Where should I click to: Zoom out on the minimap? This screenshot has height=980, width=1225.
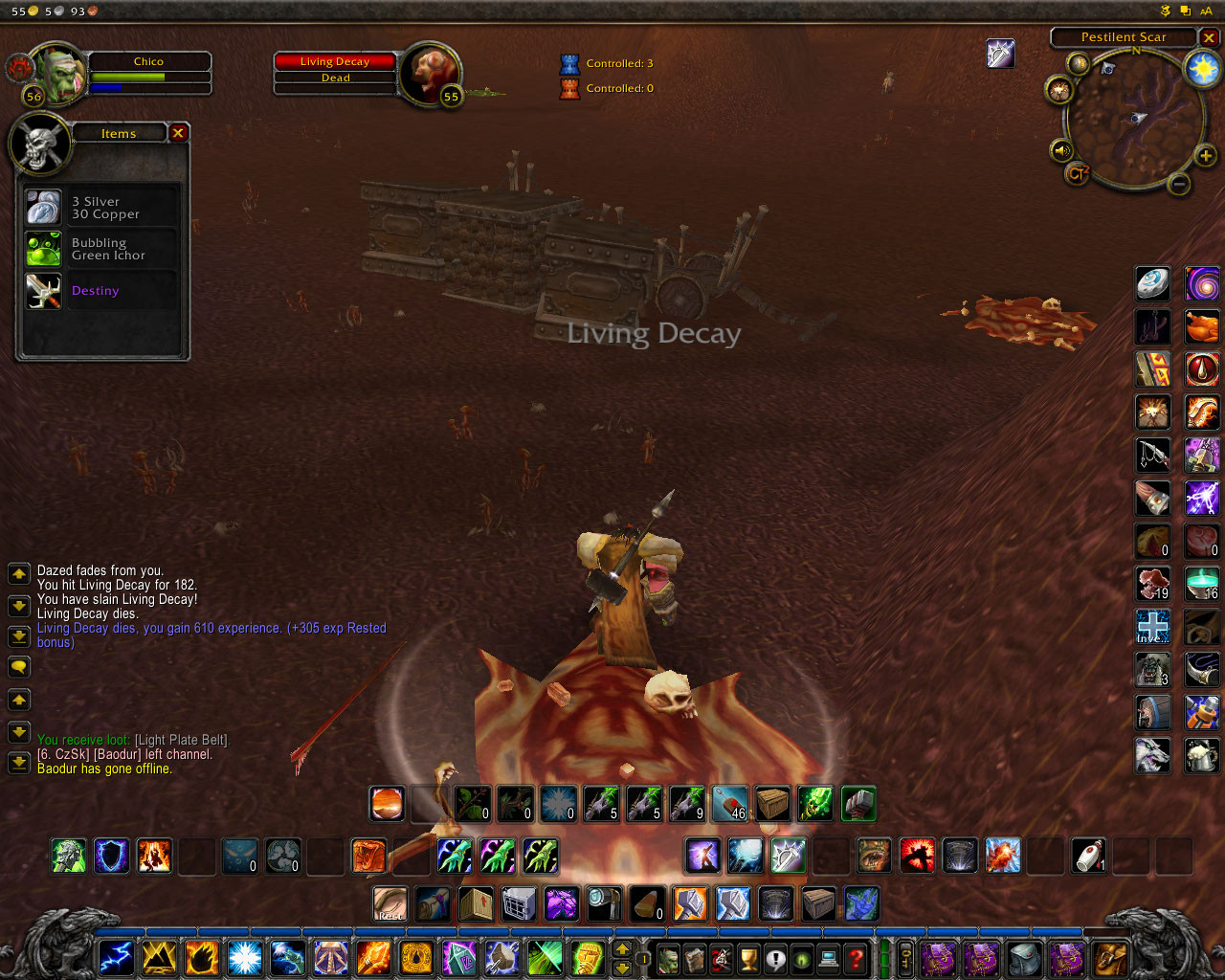click(x=1179, y=183)
